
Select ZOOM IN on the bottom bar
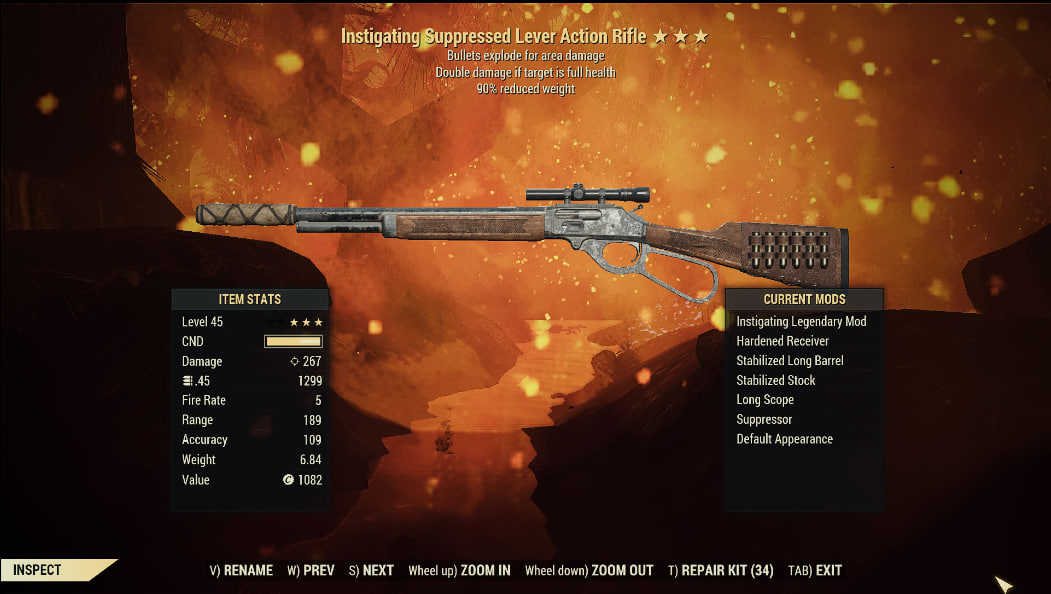pyautogui.click(x=459, y=570)
